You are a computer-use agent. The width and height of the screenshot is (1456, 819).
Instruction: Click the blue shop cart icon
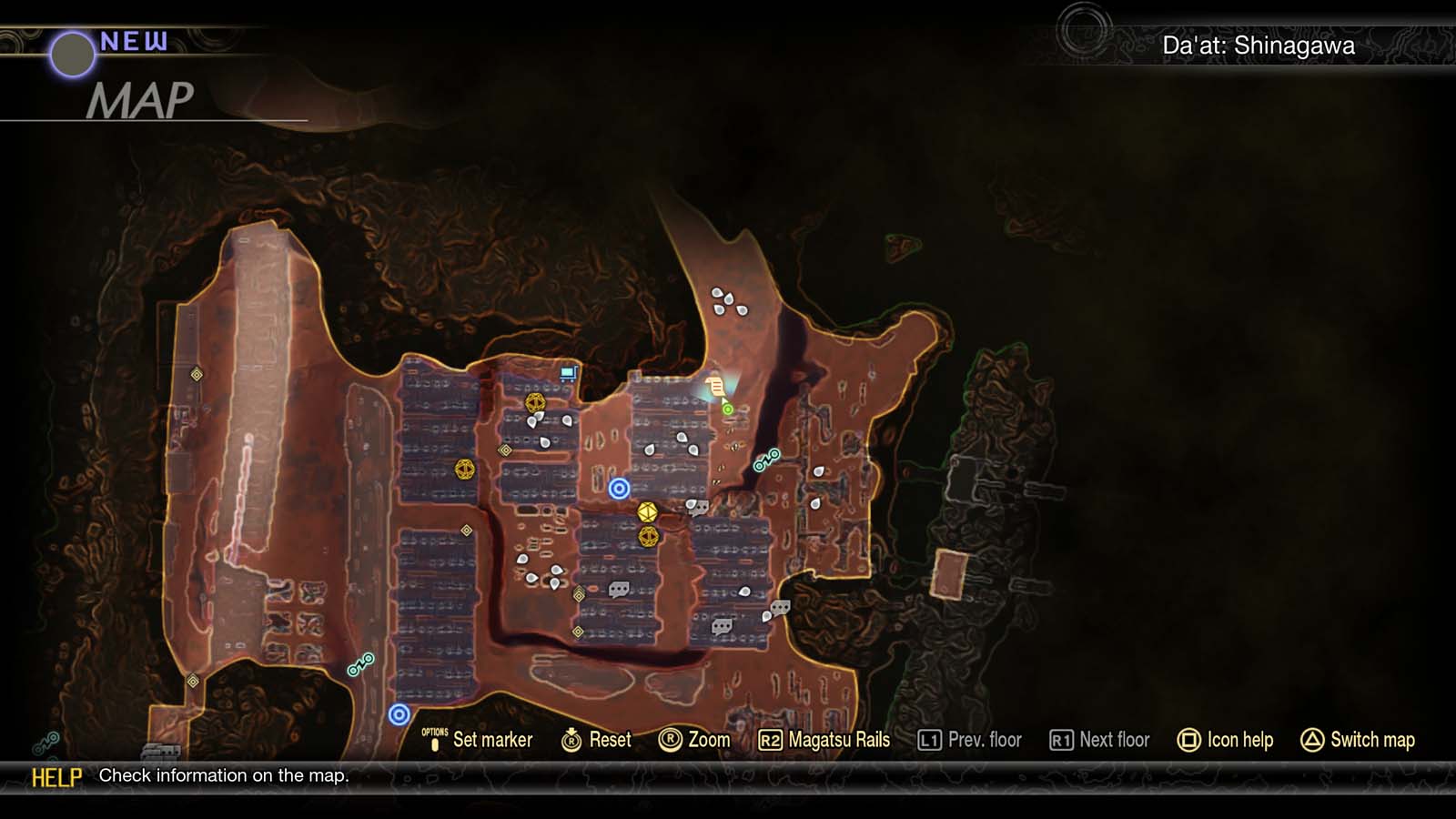568,372
